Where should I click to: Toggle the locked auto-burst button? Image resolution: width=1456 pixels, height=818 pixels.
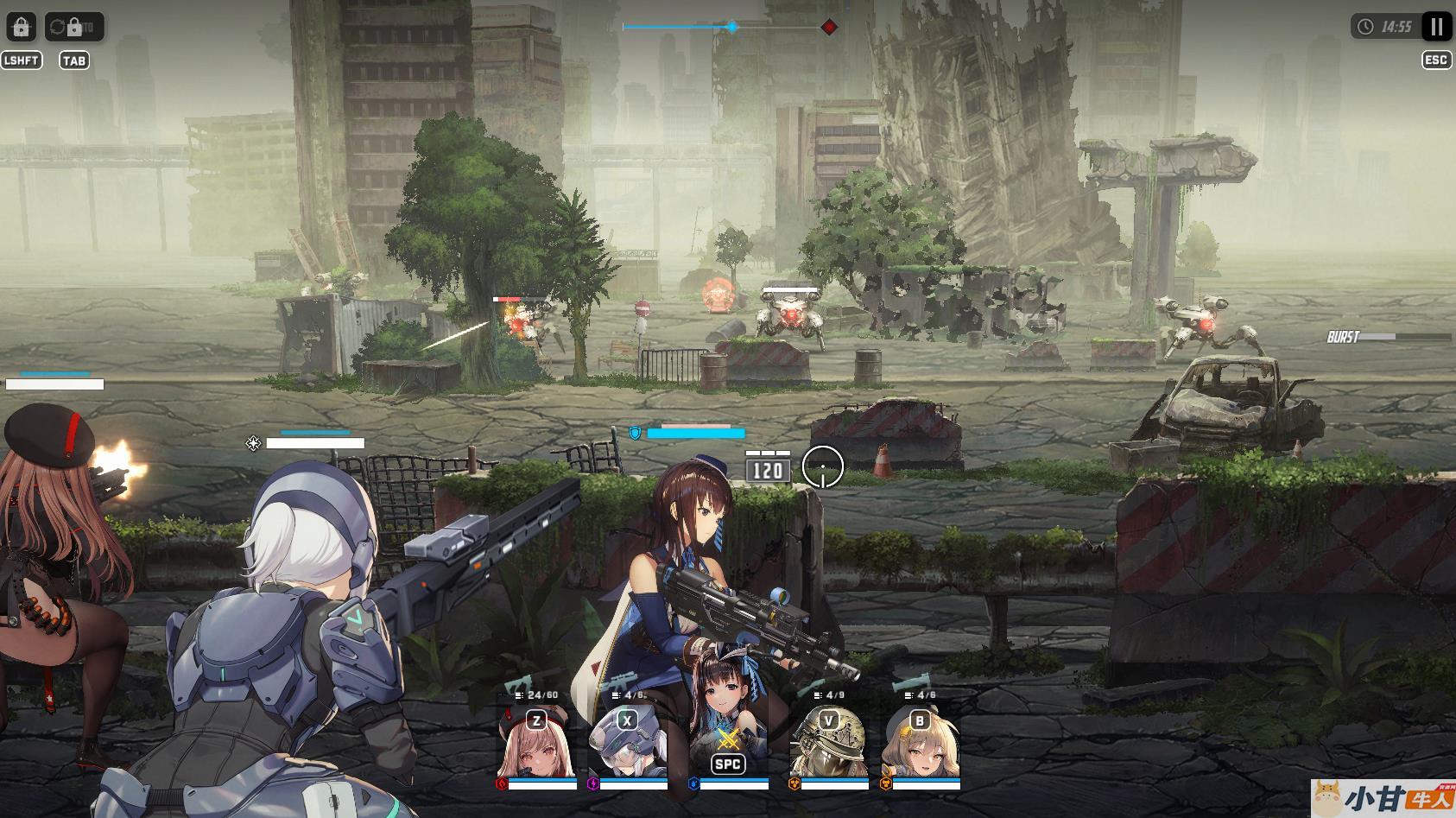coord(74,27)
